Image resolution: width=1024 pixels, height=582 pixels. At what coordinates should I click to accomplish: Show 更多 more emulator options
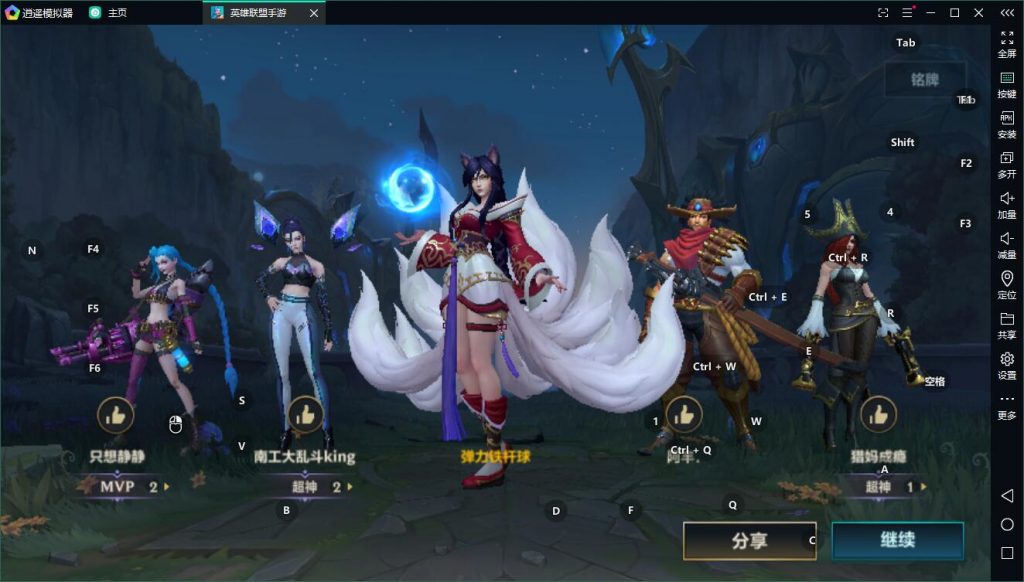[1007, 406]
